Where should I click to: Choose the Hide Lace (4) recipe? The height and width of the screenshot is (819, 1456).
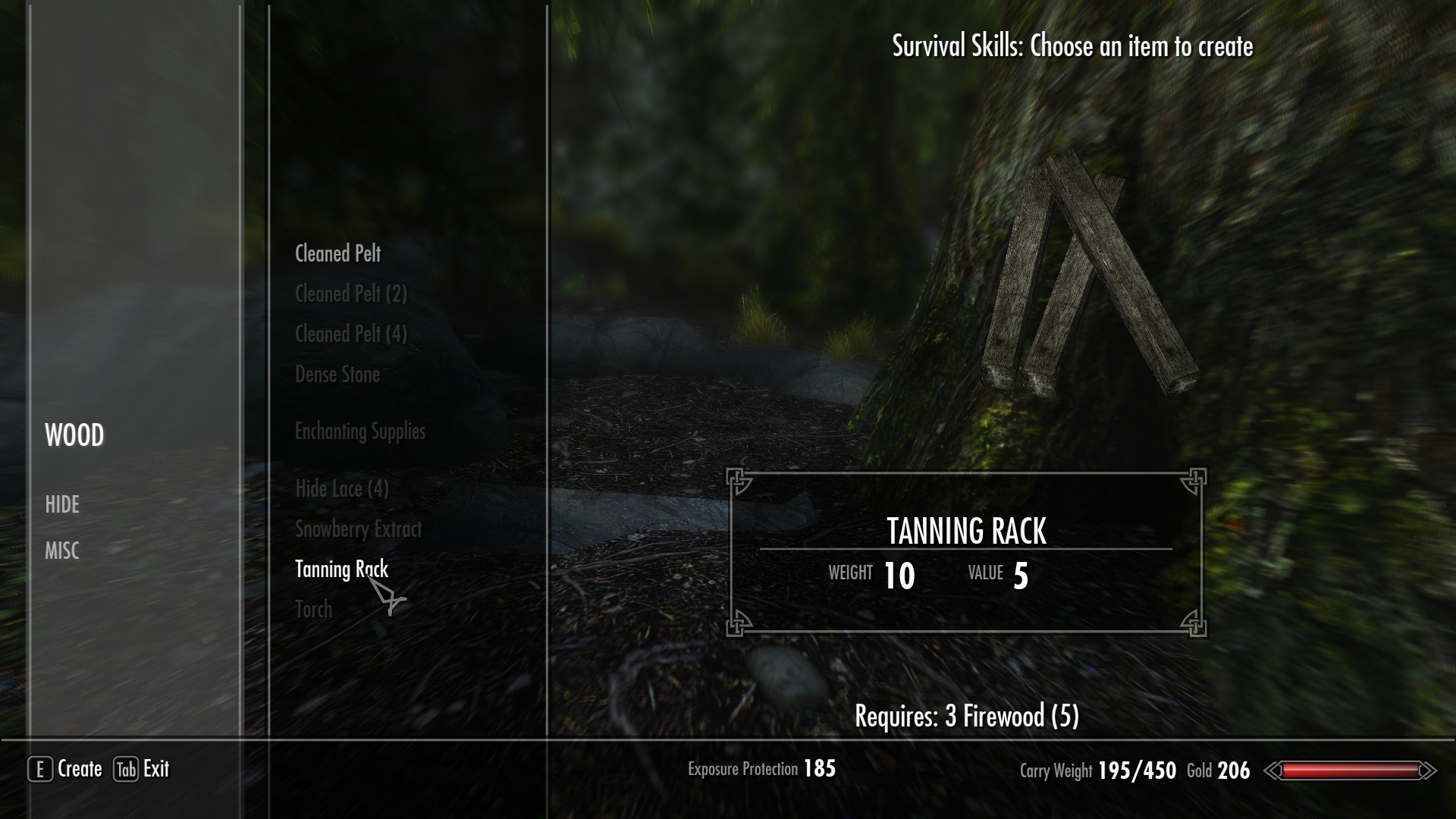tap(341, 489)
